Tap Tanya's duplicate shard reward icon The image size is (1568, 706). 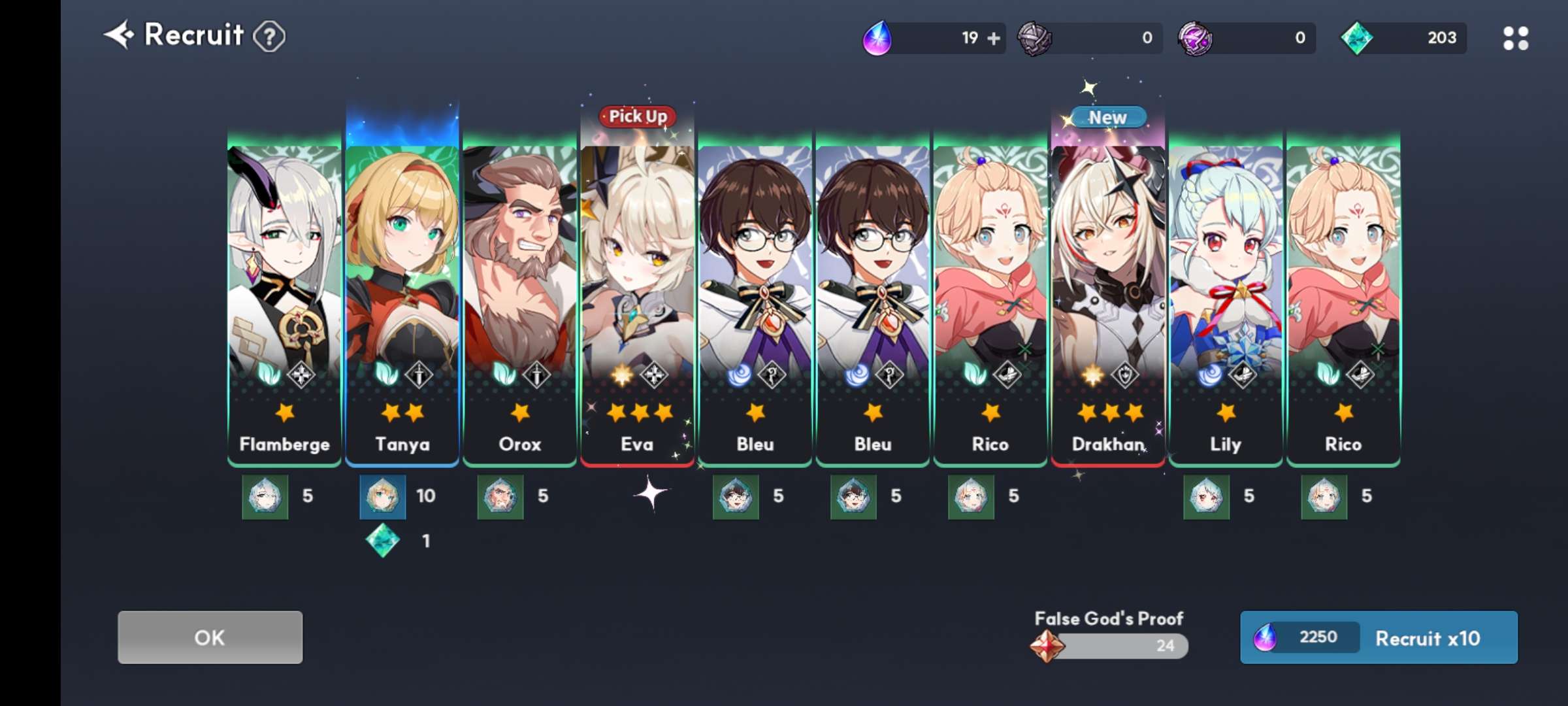383,497
